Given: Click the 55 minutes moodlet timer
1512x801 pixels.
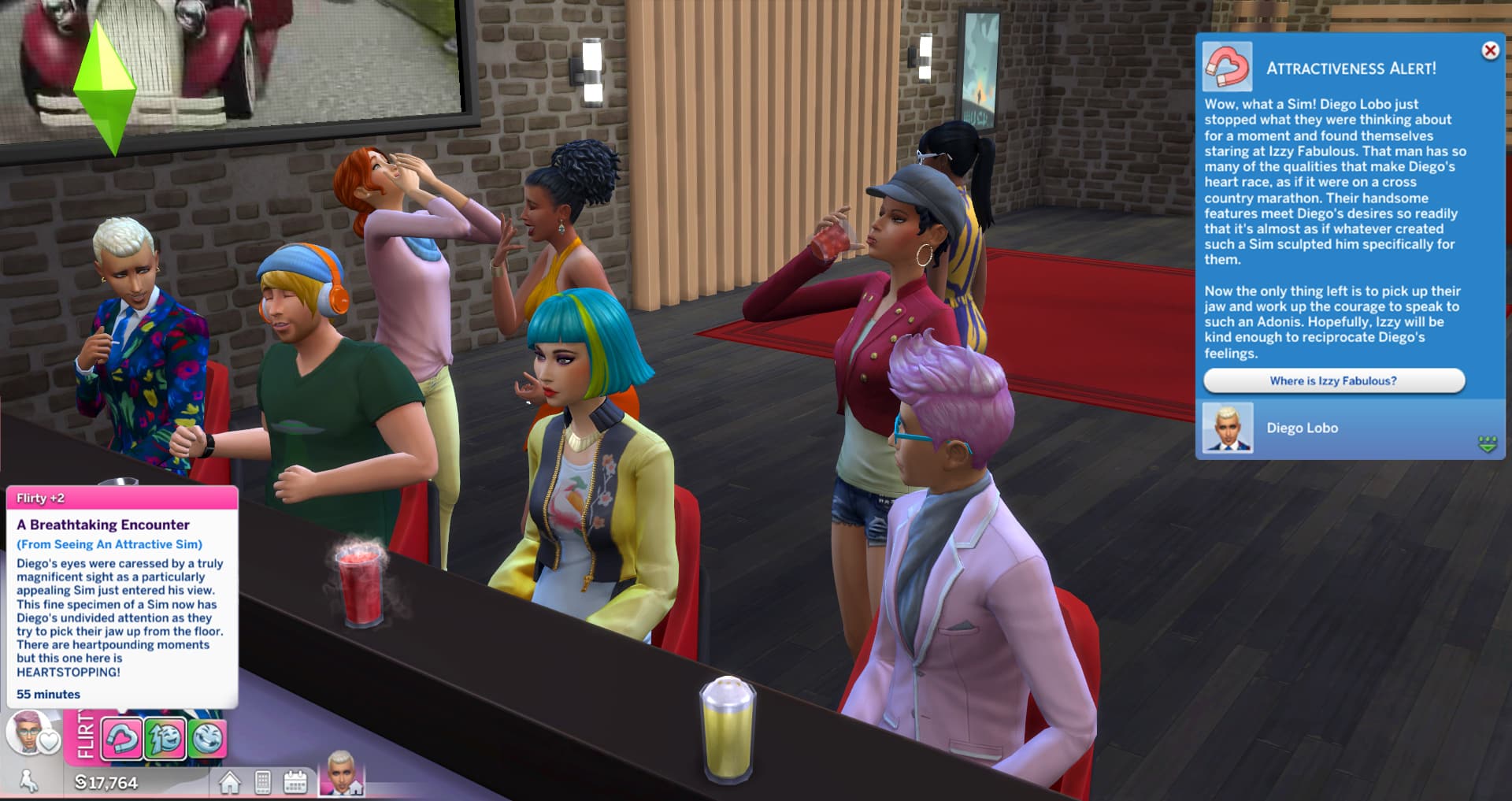Looking at the screenshot, I should tap(47, 694).
